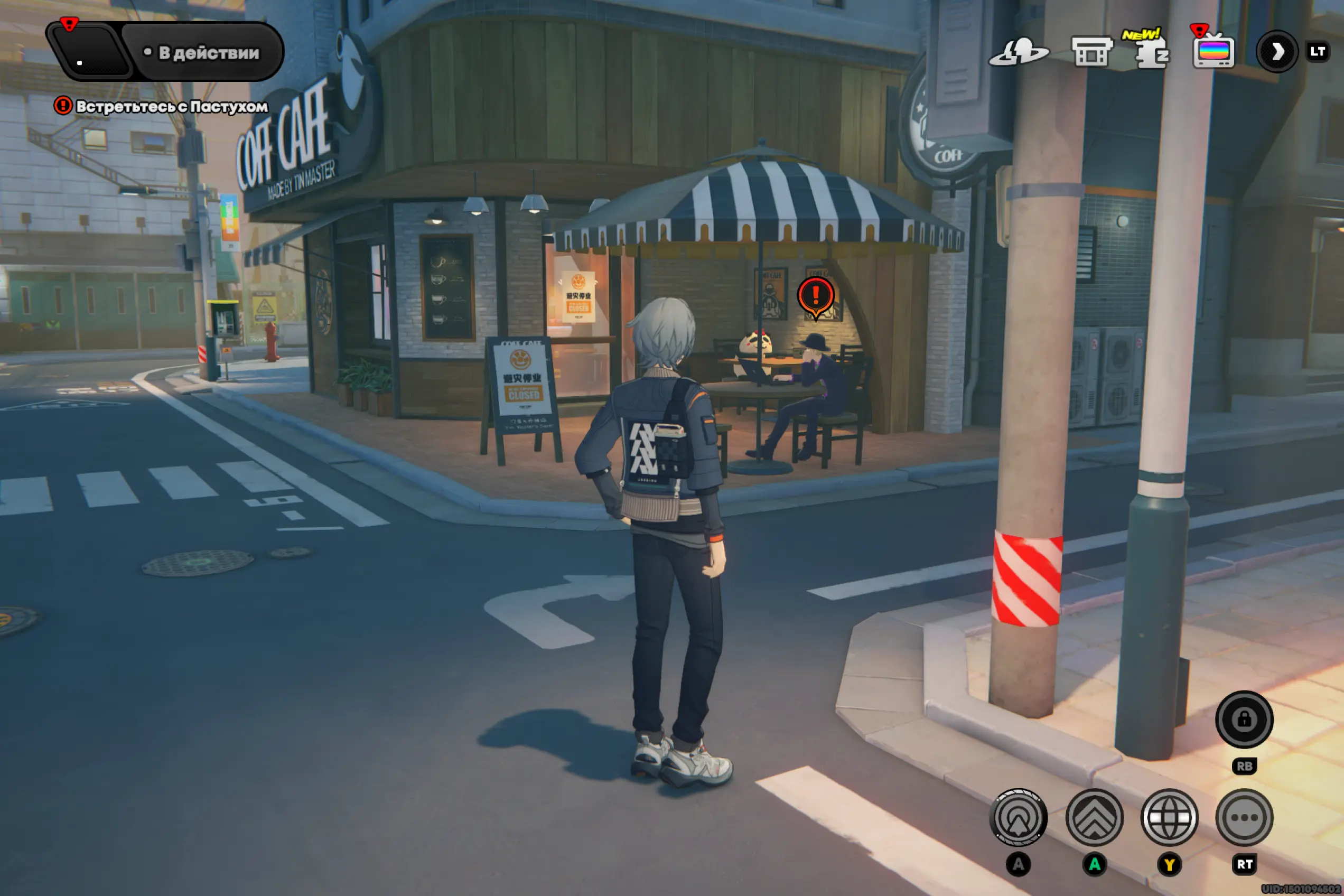This screenshot has width=1344, height=896.
Task: Open the sleeping Bangboo icon marked New
Action: point(1151,53)
